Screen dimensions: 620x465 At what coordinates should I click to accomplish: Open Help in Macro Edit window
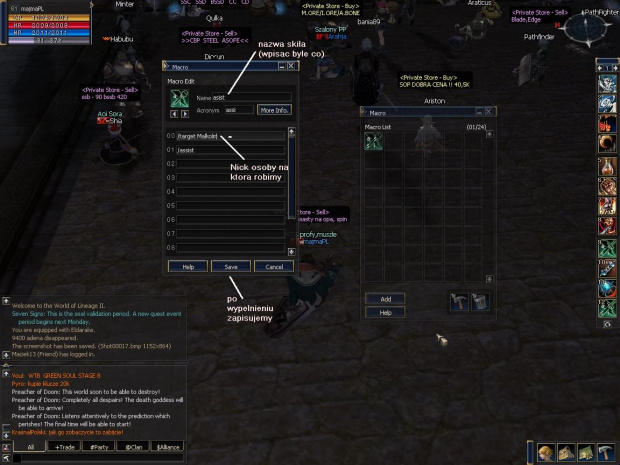click(x=187, y=267)
